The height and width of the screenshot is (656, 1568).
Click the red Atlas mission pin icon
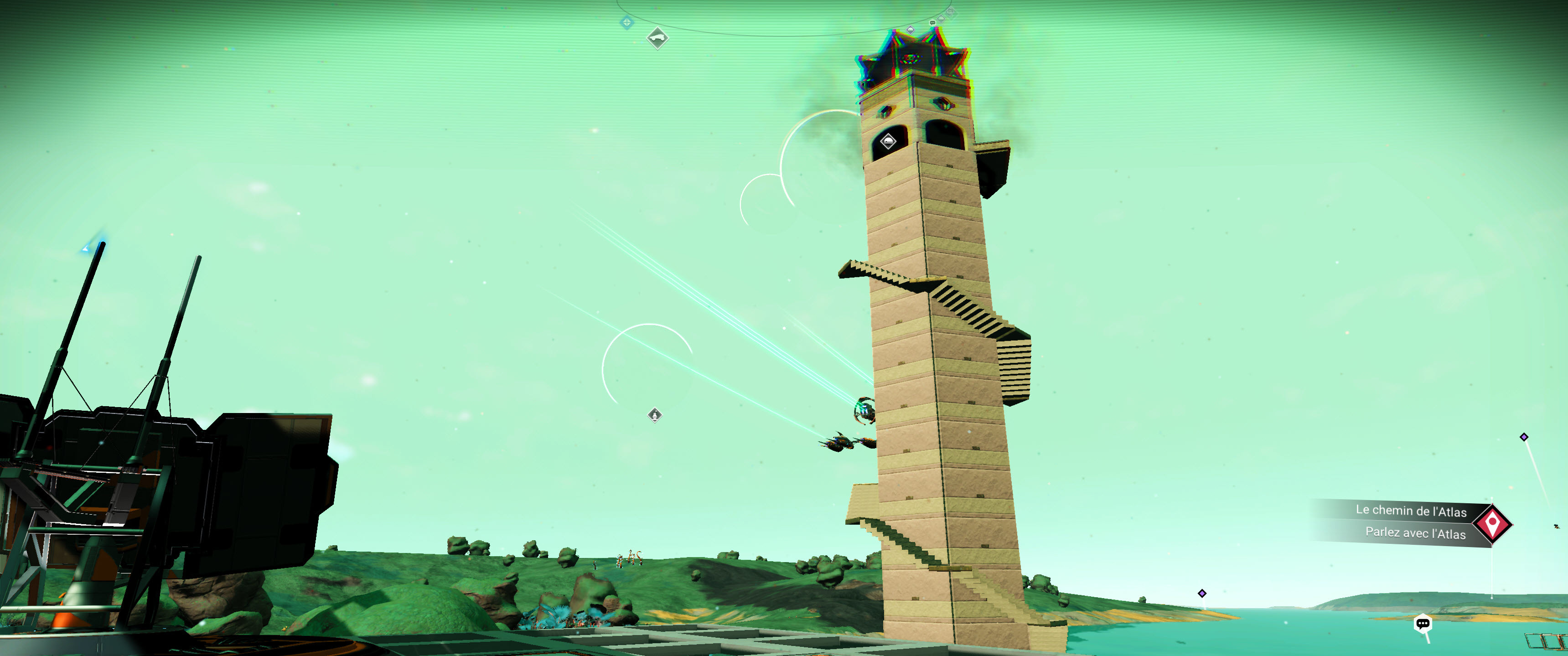(1492, 523)
